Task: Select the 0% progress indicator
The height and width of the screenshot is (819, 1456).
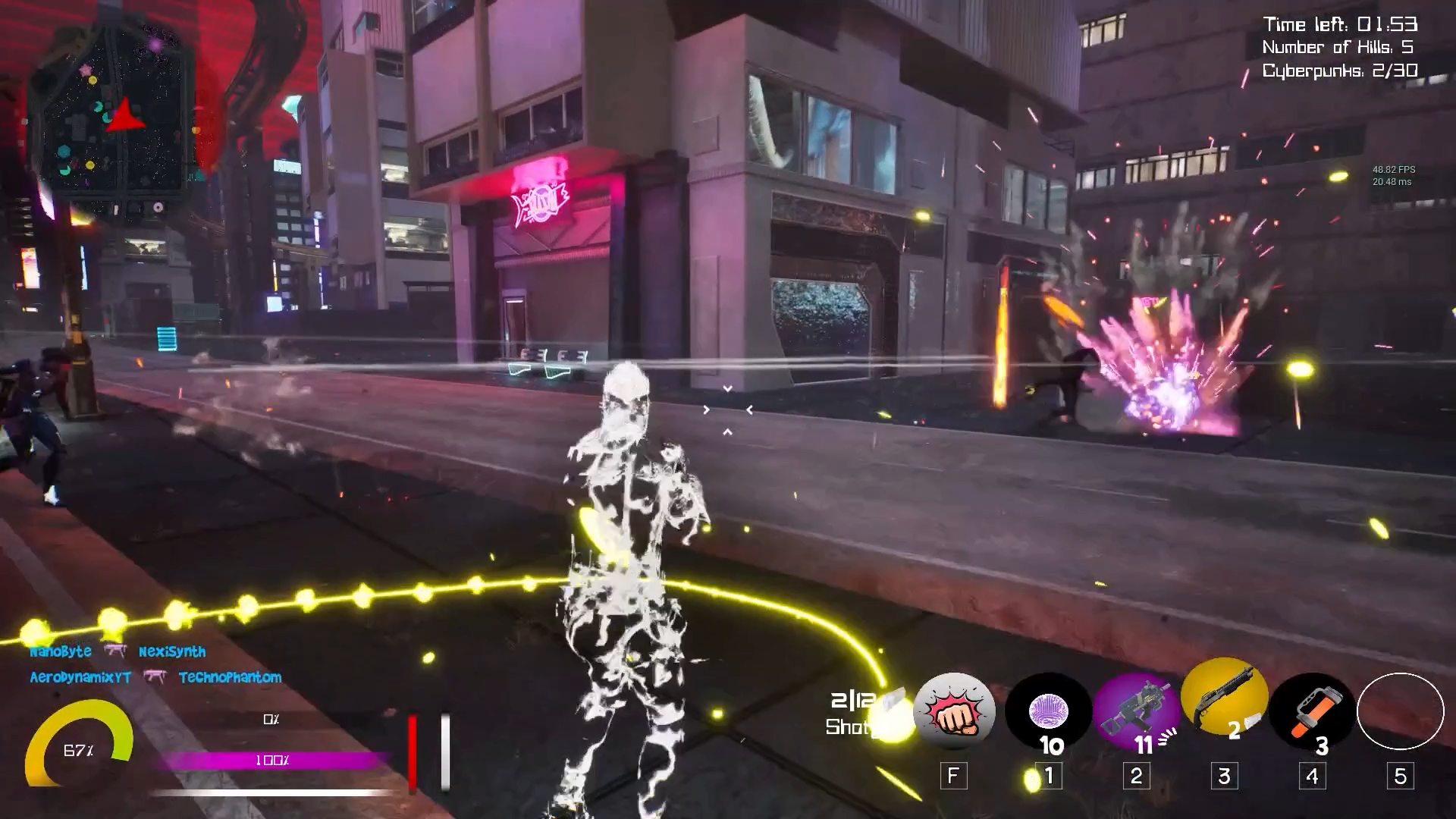Action: (271, 718)
